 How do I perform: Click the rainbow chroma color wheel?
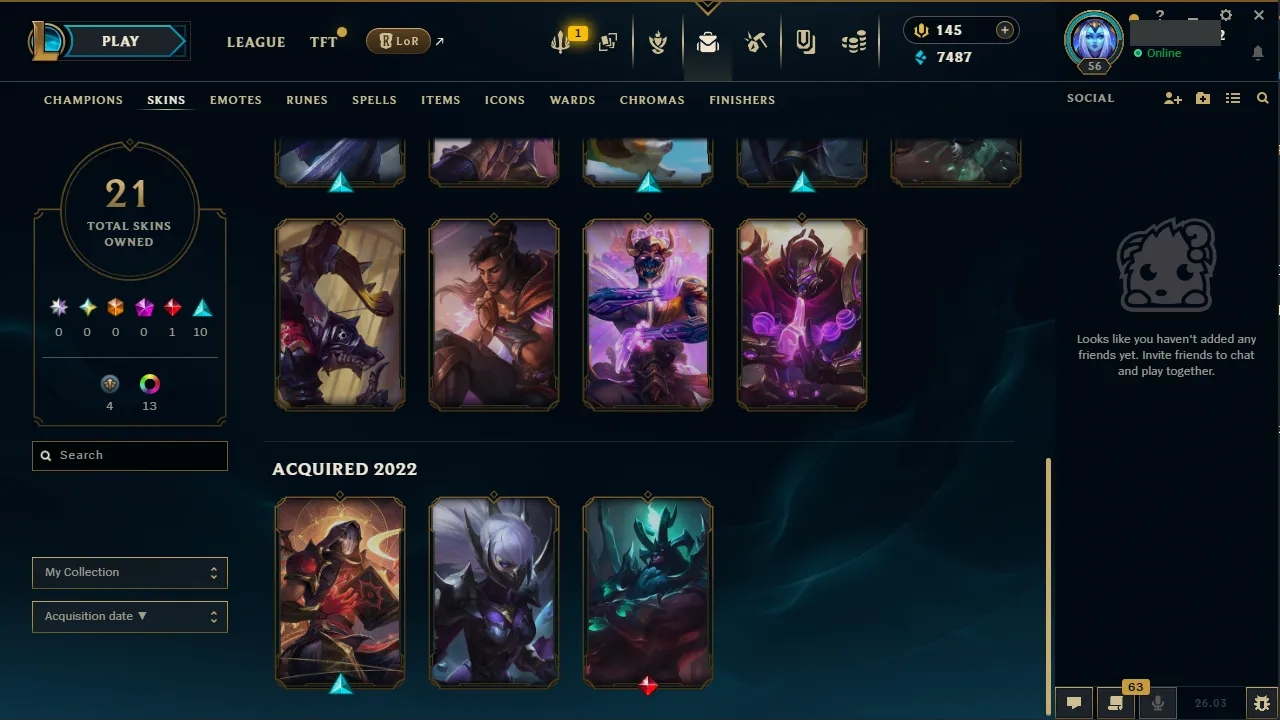click(x=149, y=384)
